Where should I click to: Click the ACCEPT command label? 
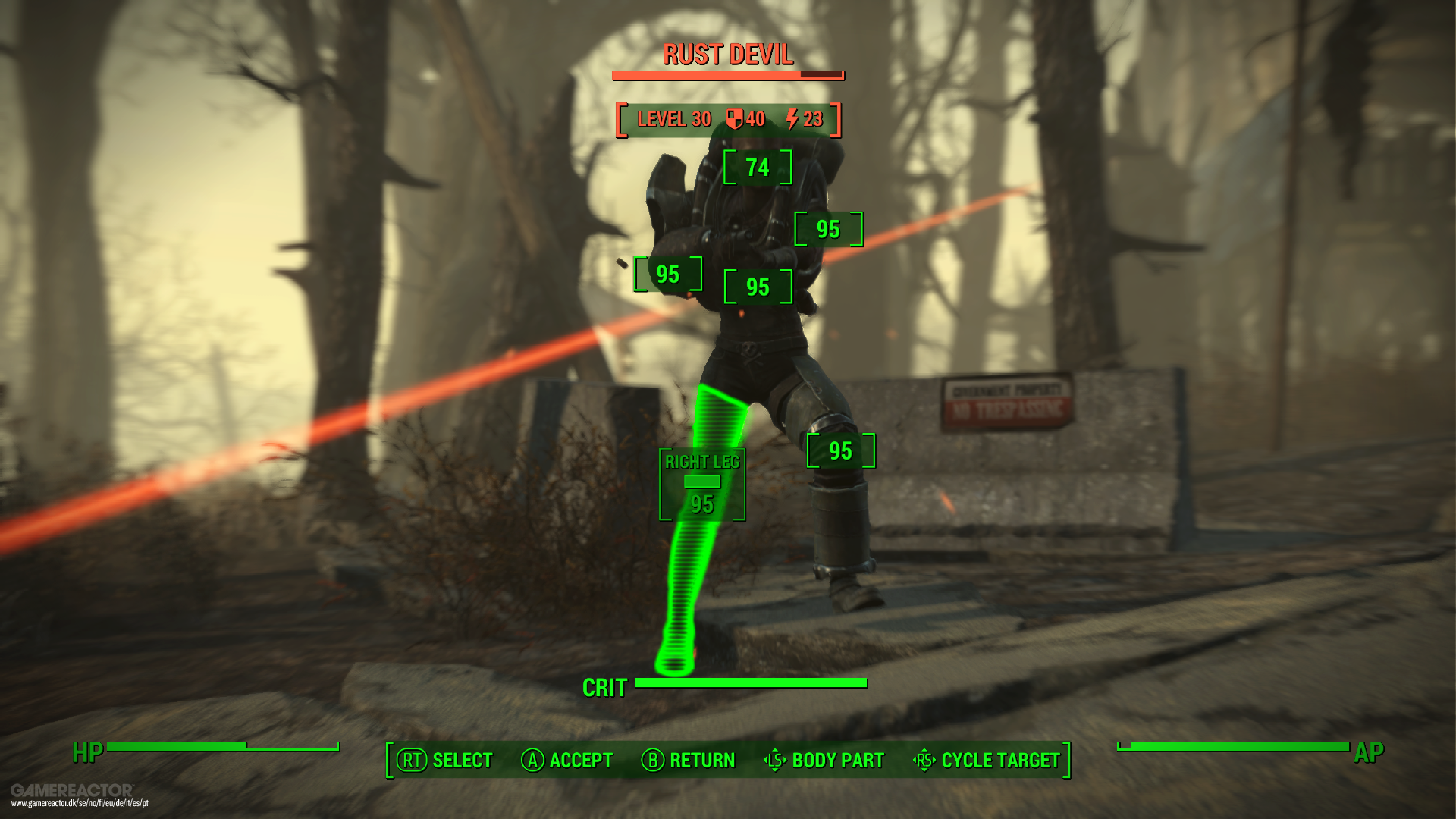581,760
